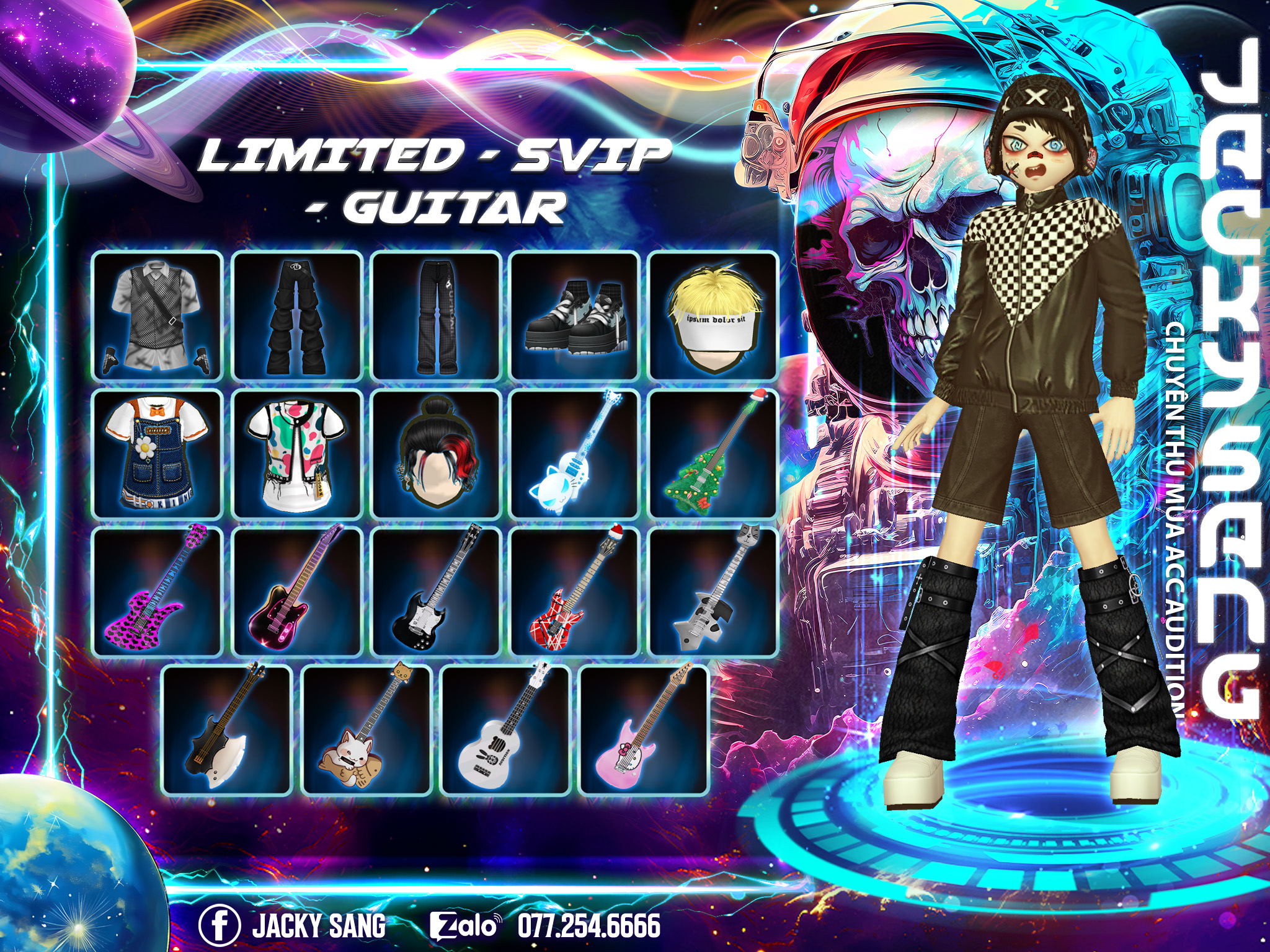1270x952 pixels.
Task: Select the blonde hair with white headband
Action: [x=713, y=315]
